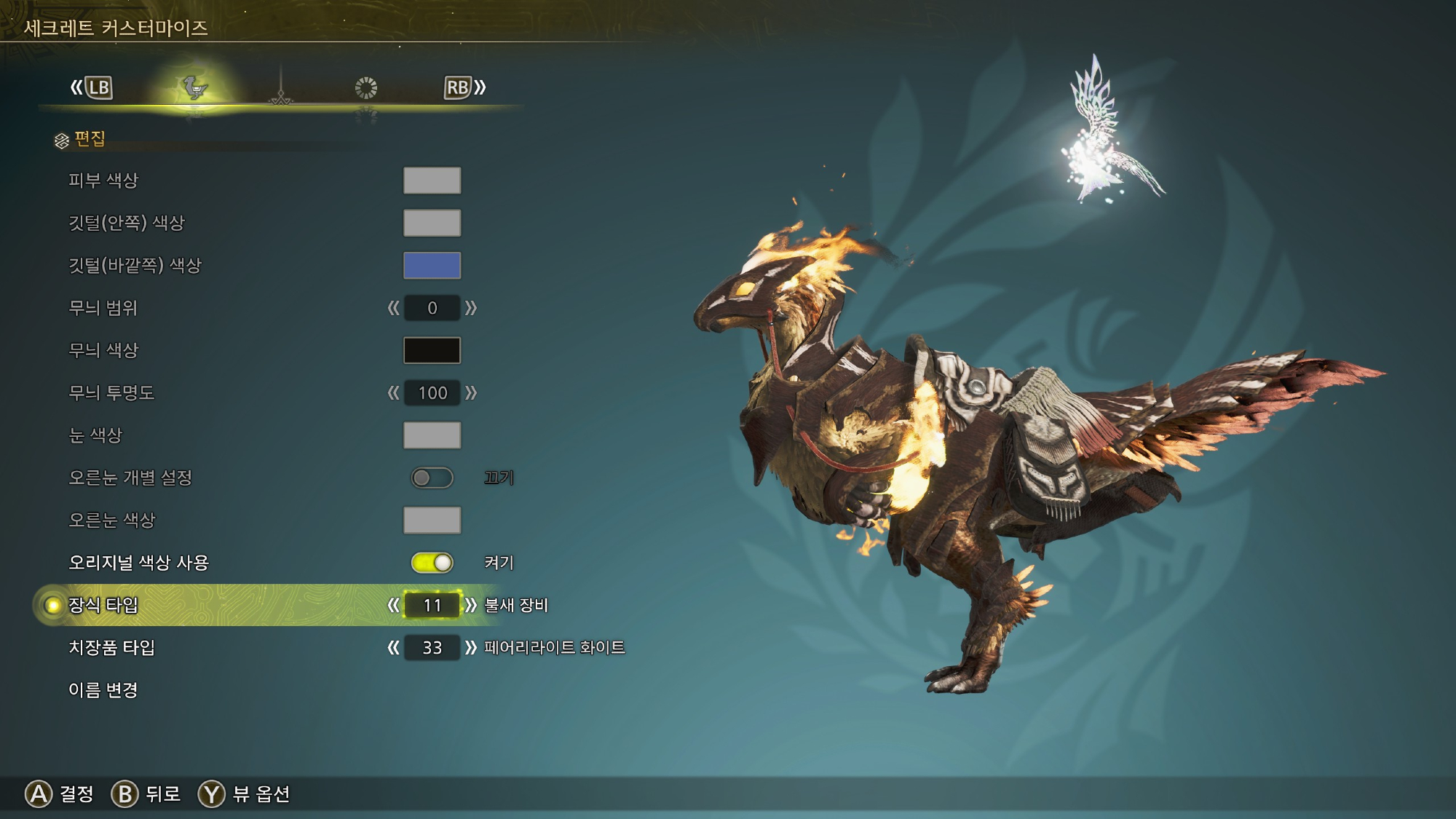1456x819 pixels.
Task: Open the circular gear-shaped tab
Action: pos(365,88)
